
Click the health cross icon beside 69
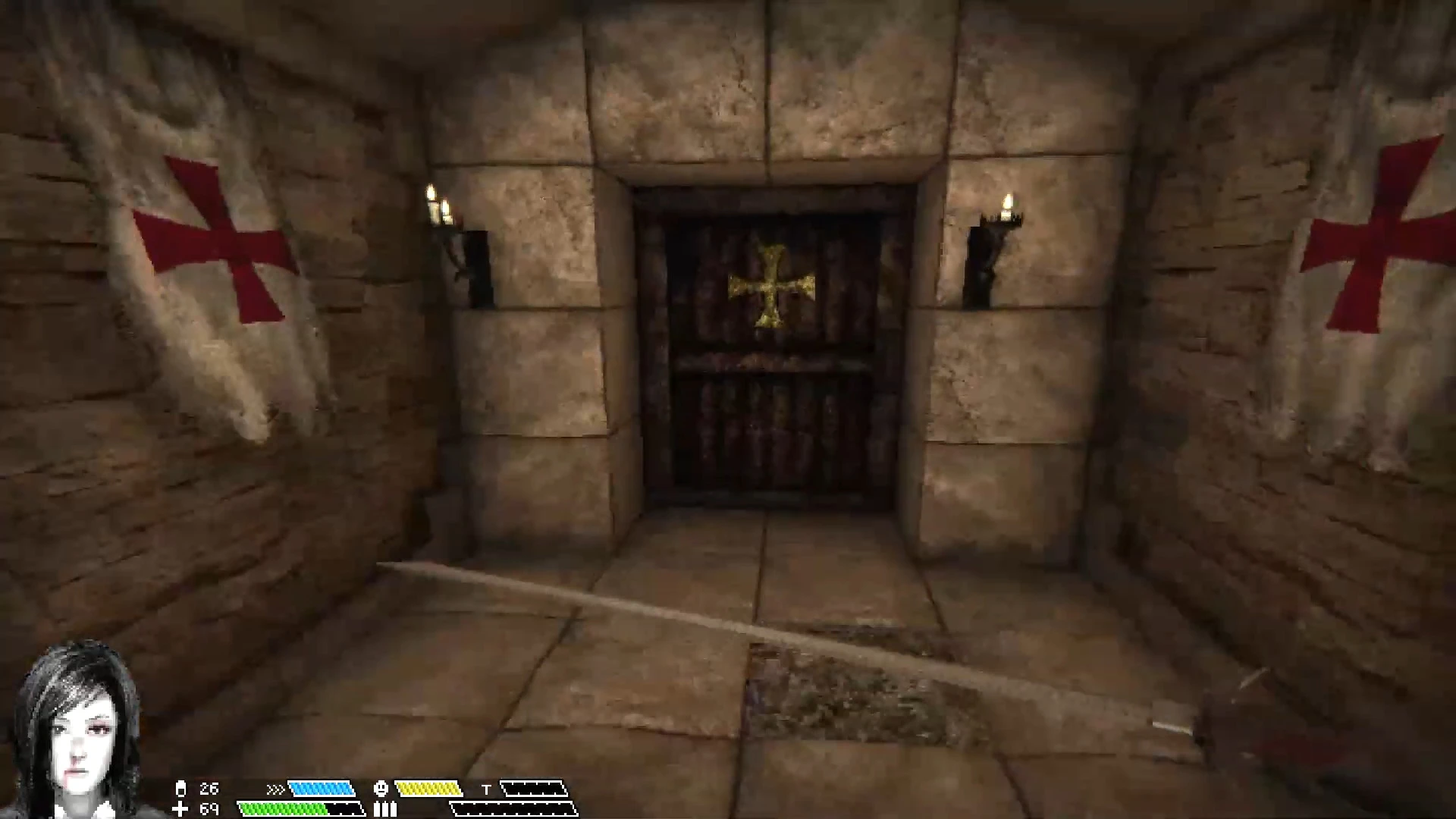[180, 808]
